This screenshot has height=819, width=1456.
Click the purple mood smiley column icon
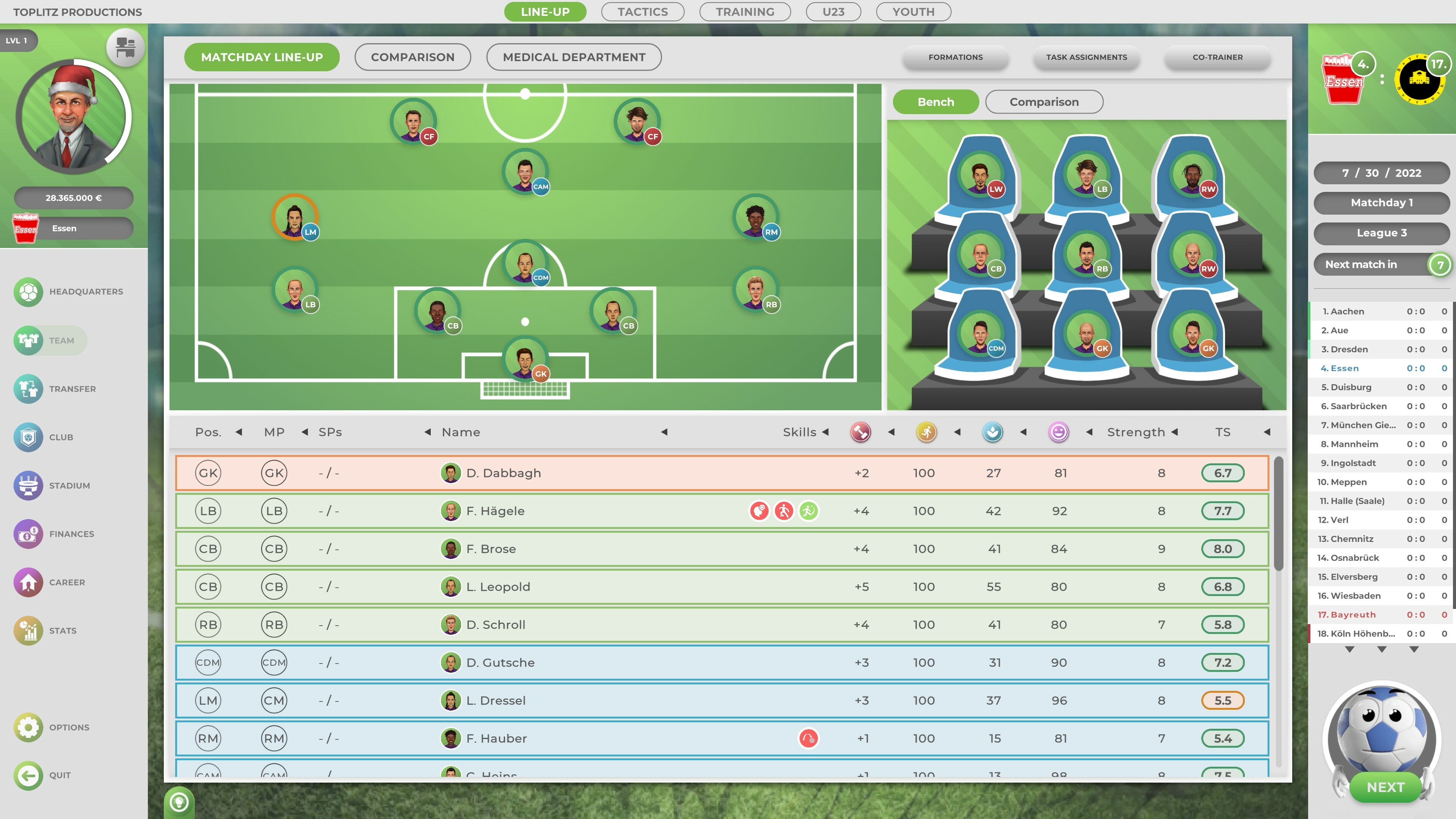tap(1058, 432)
